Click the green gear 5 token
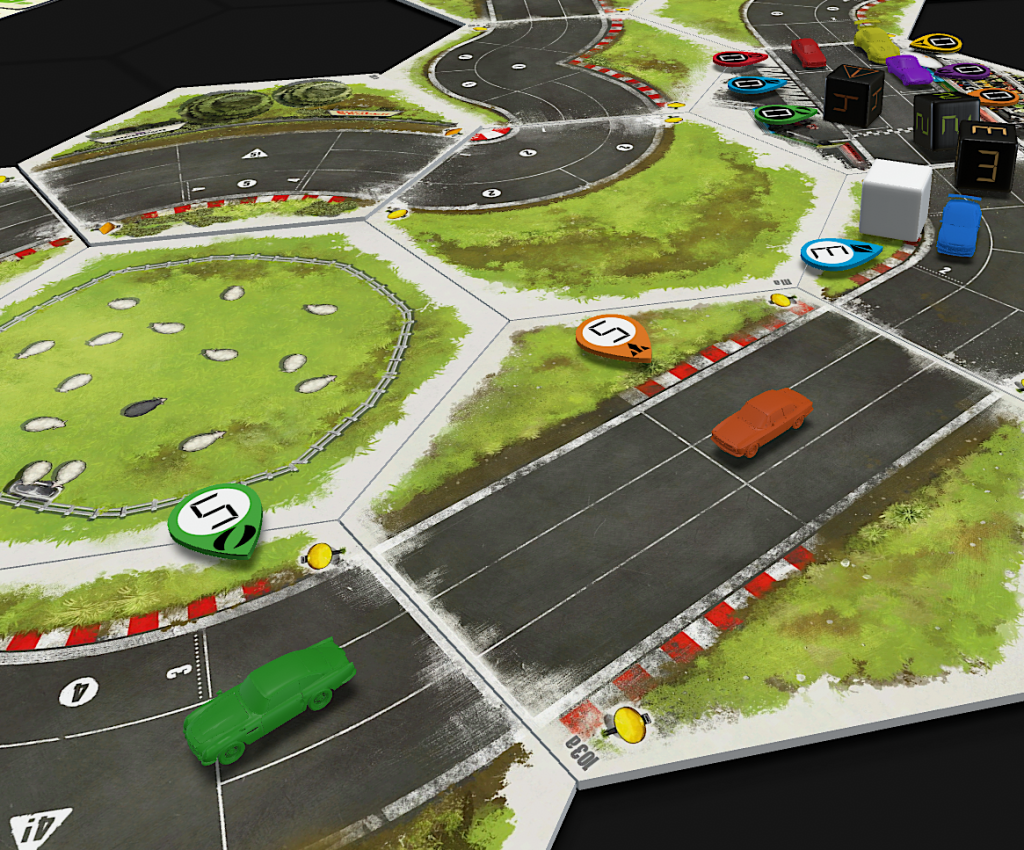 click(x=215, y=518)
